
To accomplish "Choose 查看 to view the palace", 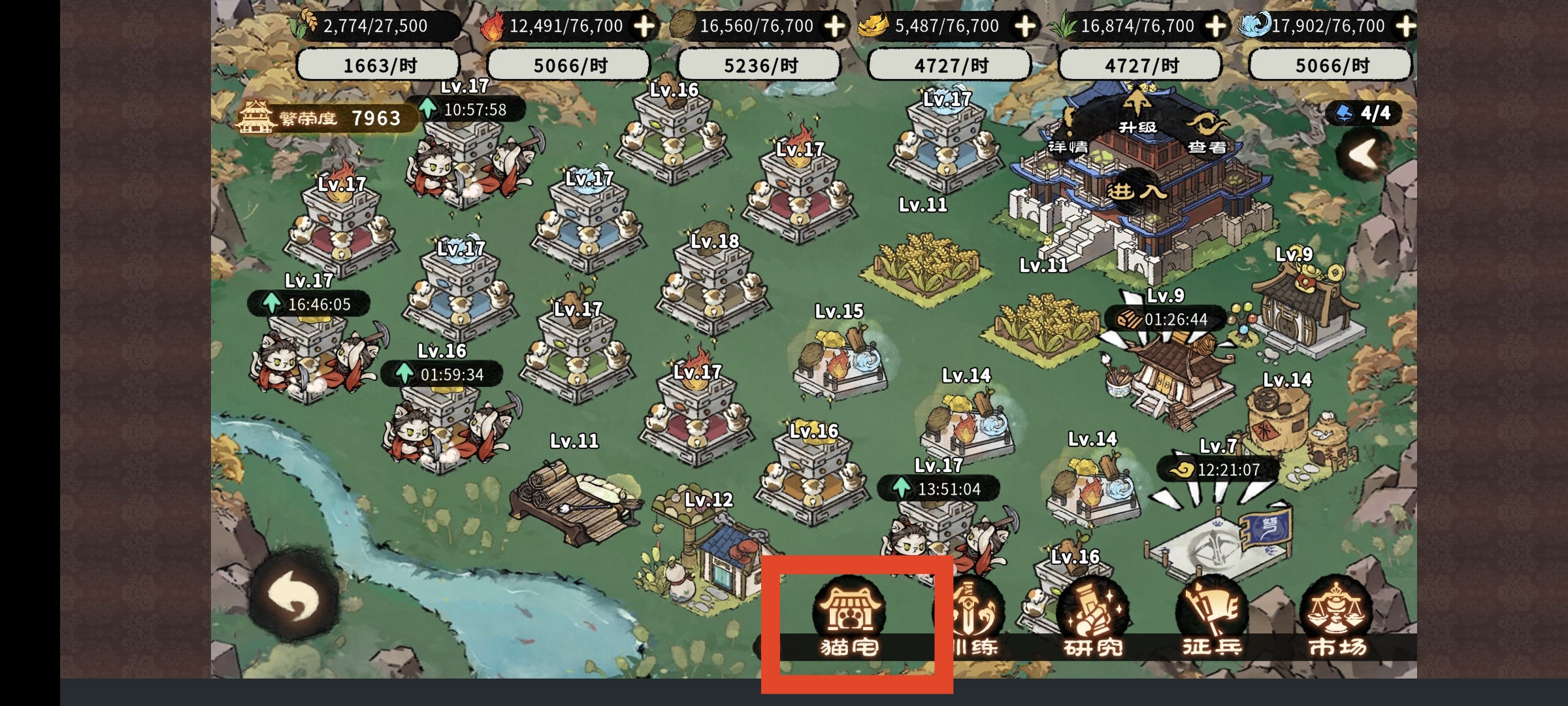I will point(1206,135).
